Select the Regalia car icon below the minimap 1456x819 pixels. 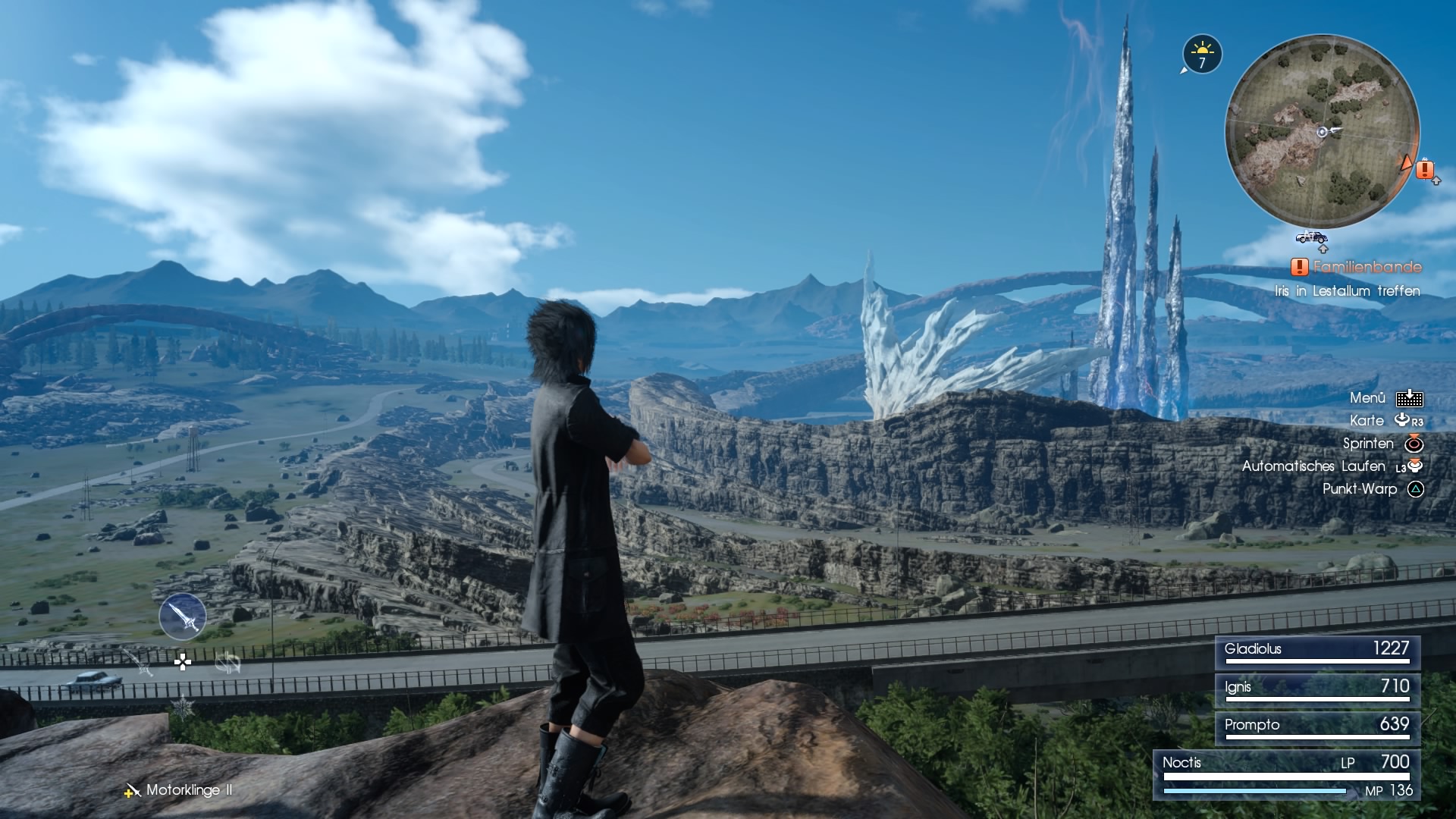click(x=1311, y=239)
